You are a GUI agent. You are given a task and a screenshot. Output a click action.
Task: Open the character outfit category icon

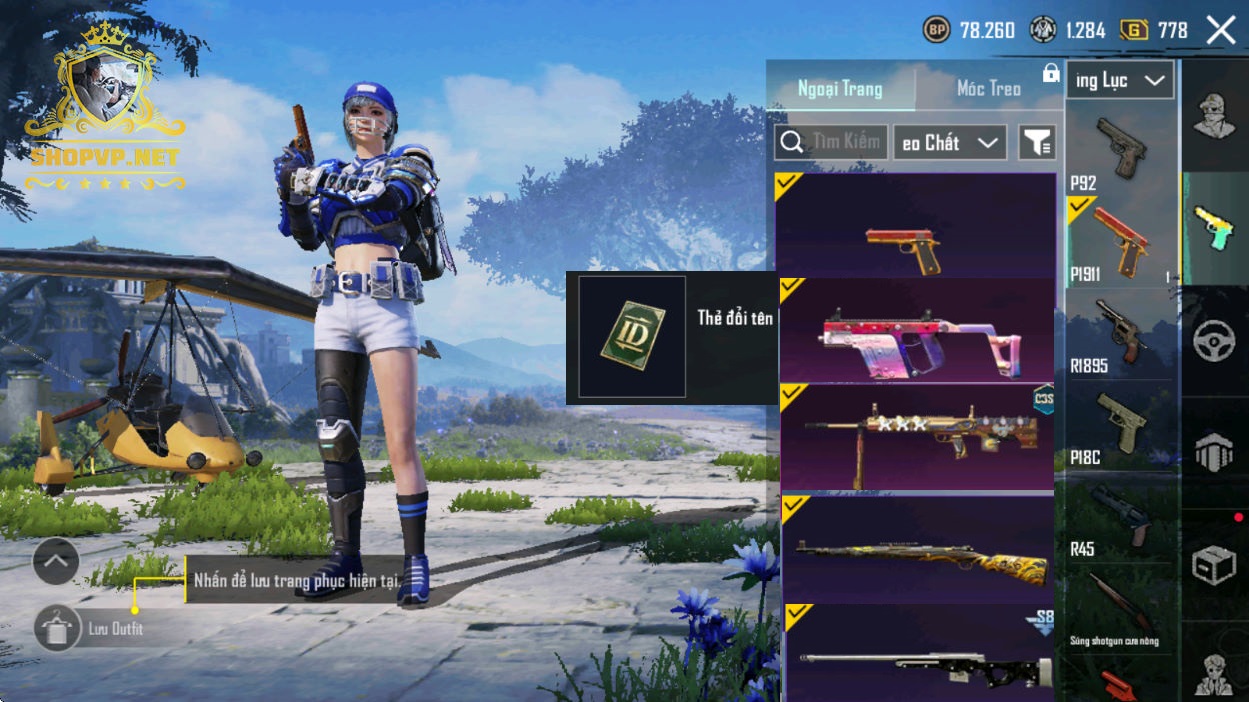(x=1214, y=116)
